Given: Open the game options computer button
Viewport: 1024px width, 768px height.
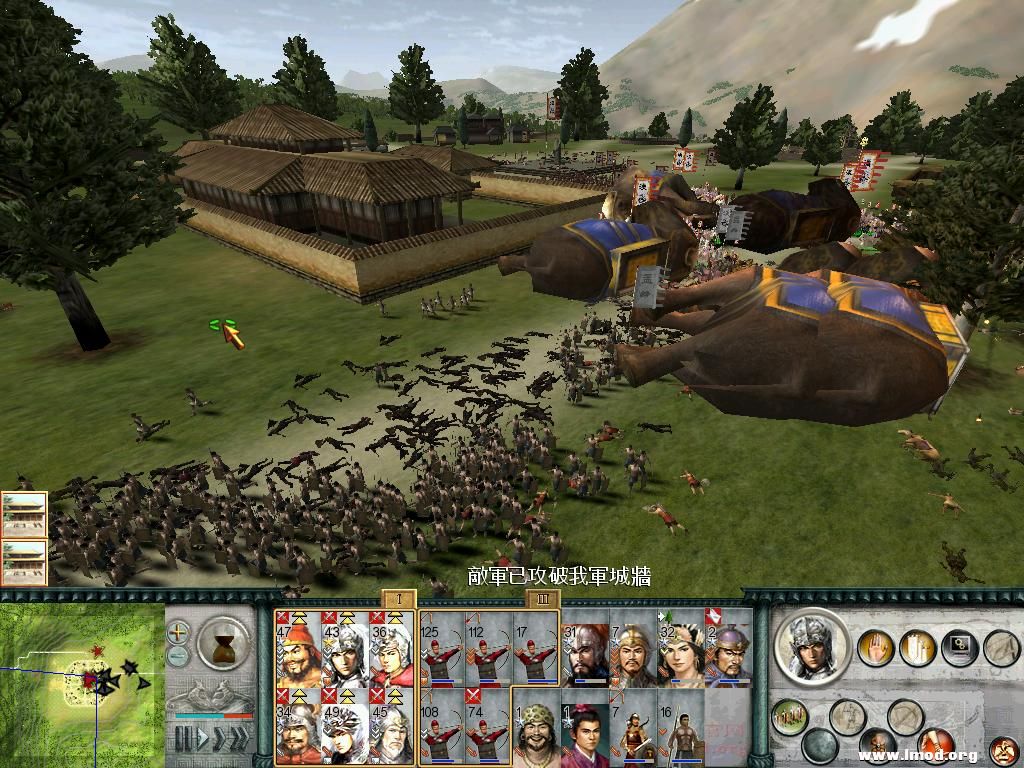Looking at the screenshot, I should coord(958,647).
